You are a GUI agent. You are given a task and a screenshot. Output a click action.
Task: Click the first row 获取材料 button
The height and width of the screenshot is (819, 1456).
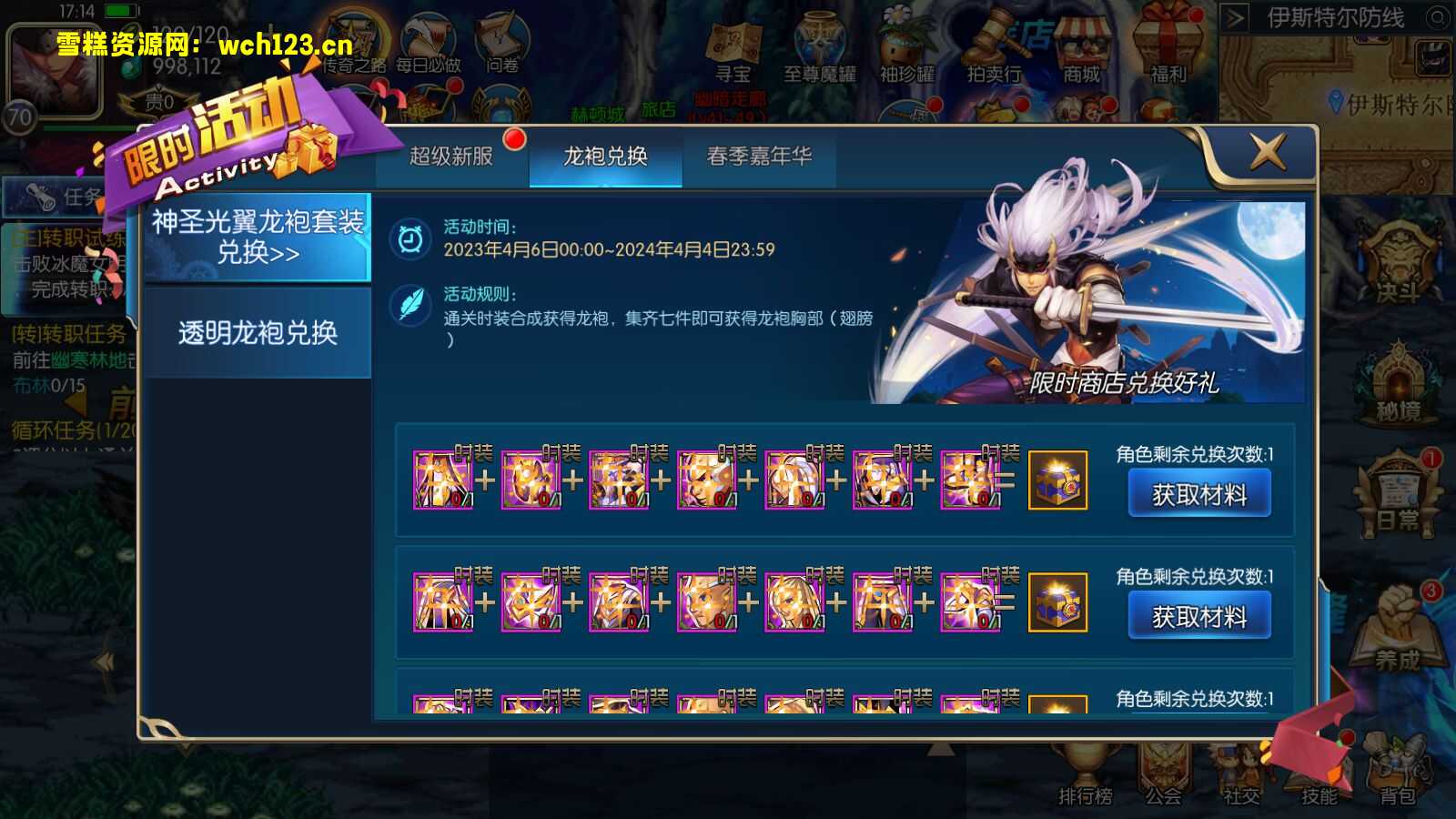point(1198,493)
